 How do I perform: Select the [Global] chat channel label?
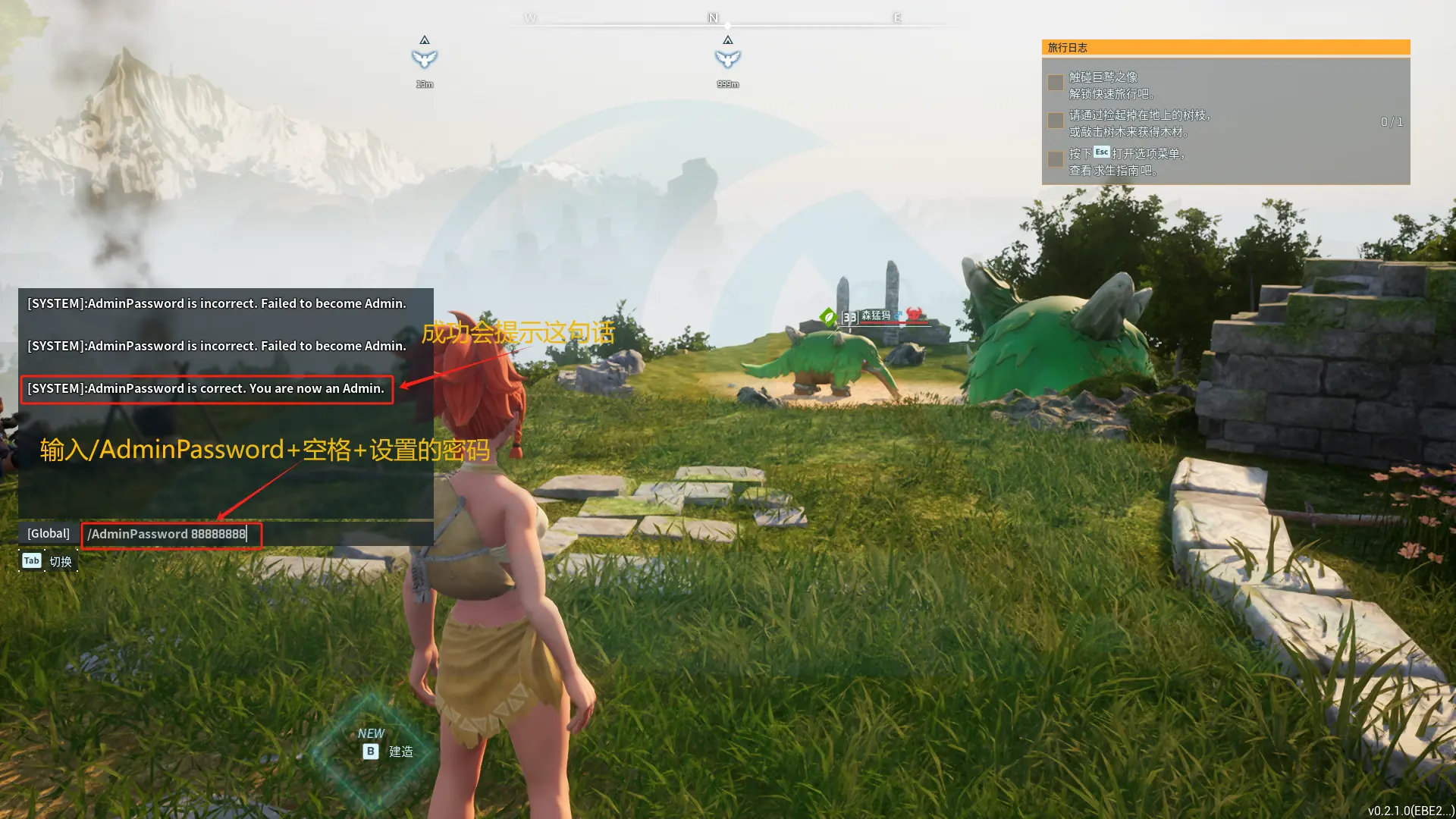click(49, 534)
